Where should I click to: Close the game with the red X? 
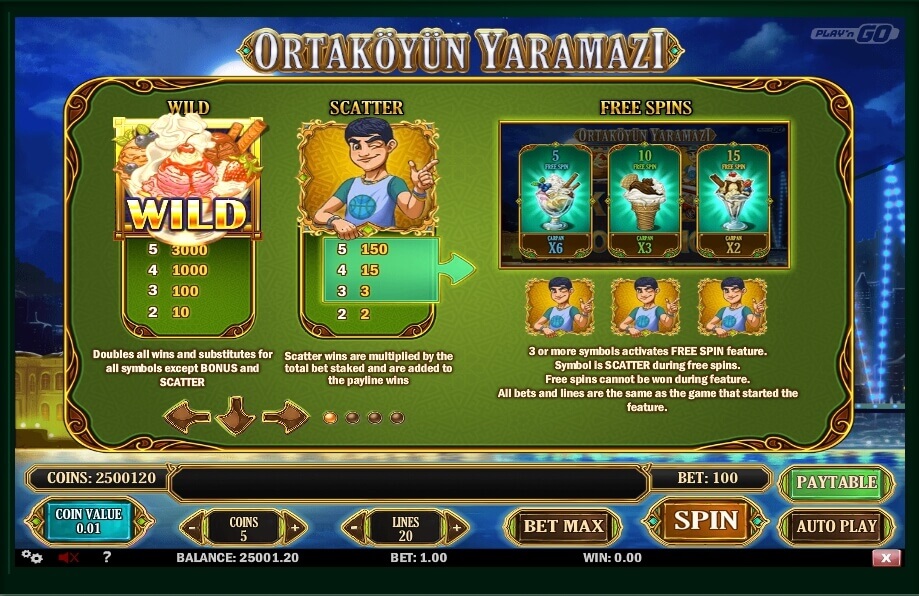pos(885,558)
